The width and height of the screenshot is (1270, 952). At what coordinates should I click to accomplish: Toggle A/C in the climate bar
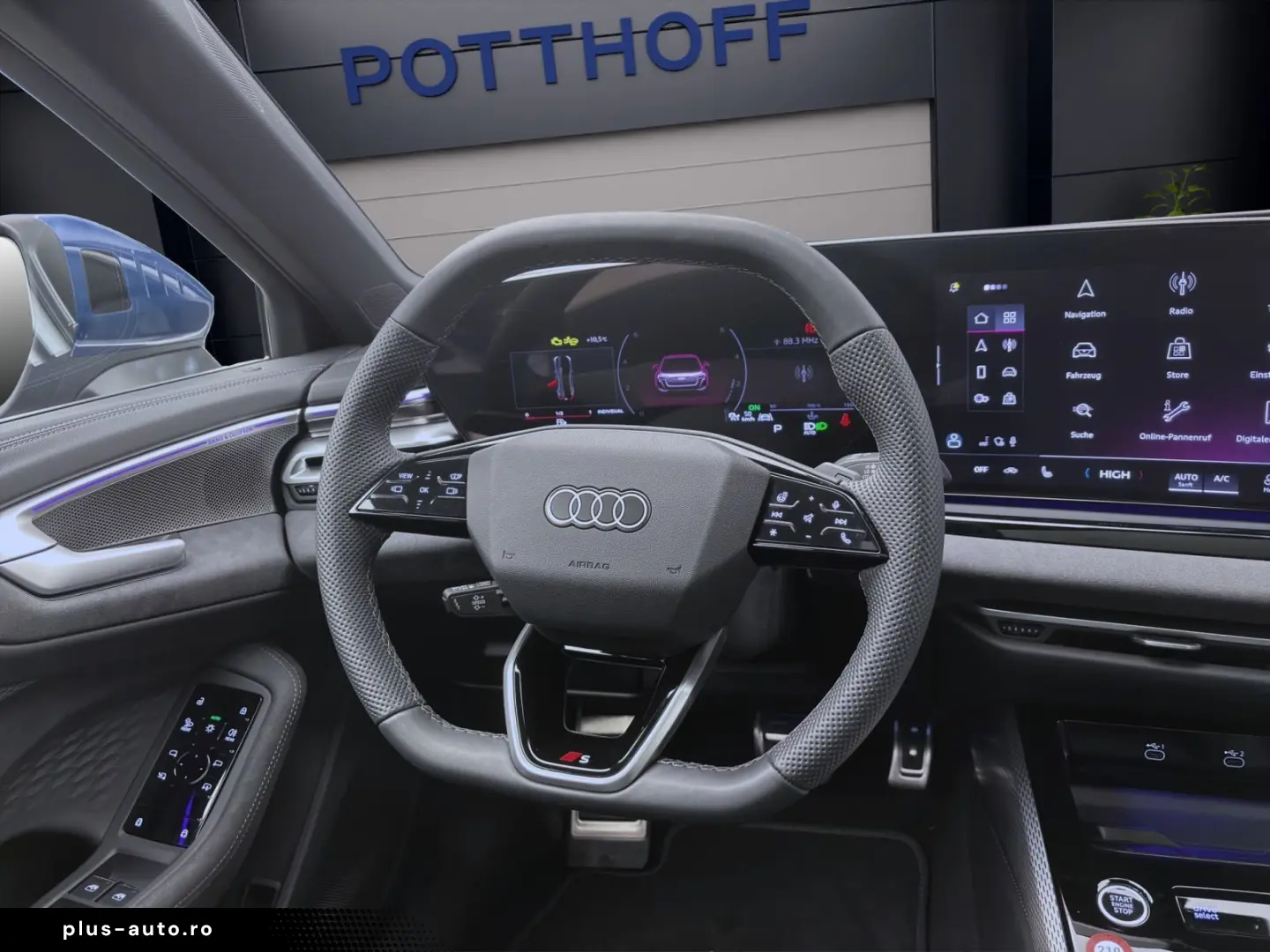(x=1222, y=478)
